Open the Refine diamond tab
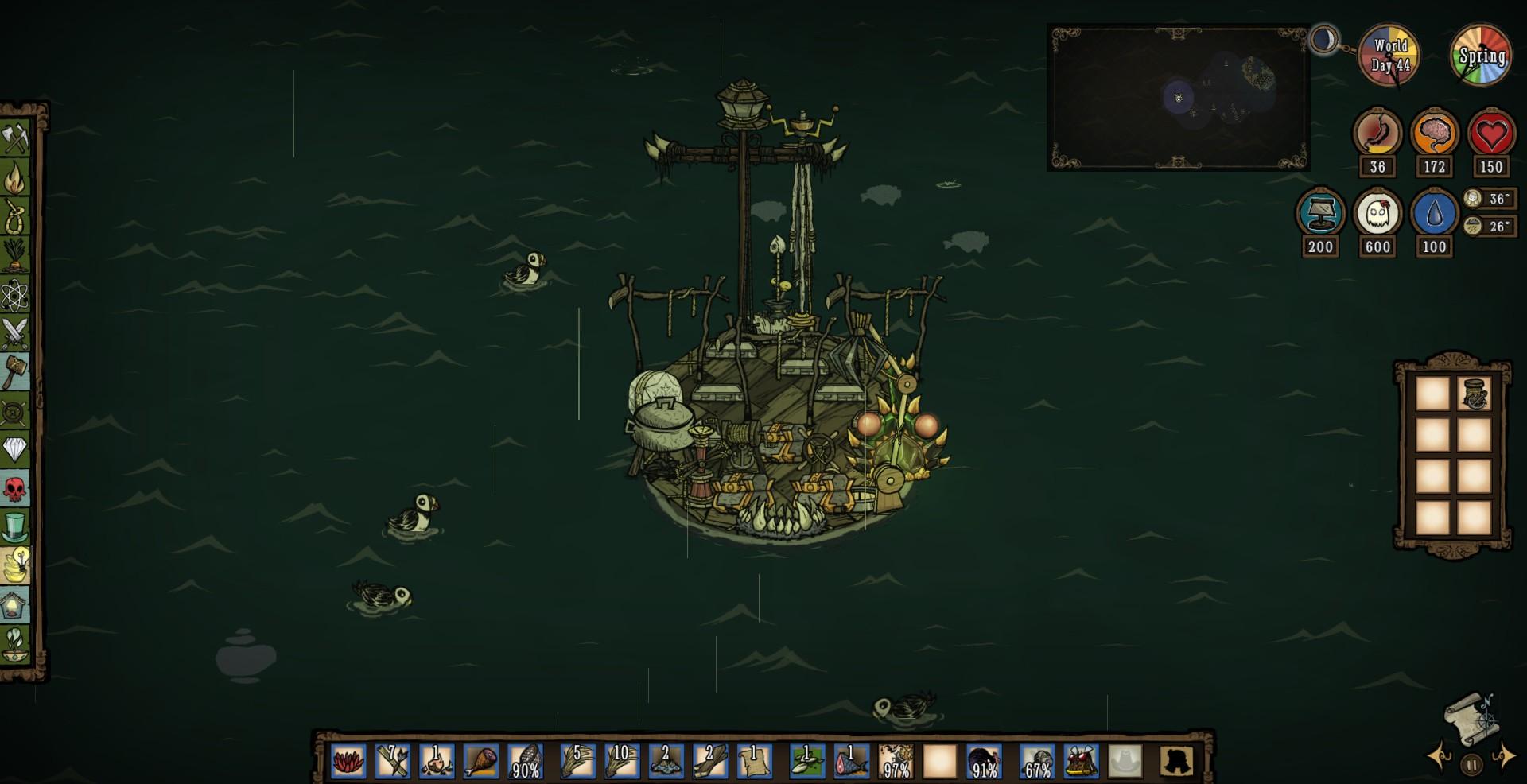Viewport: 1527px width, 784px height. coord(15,449)
